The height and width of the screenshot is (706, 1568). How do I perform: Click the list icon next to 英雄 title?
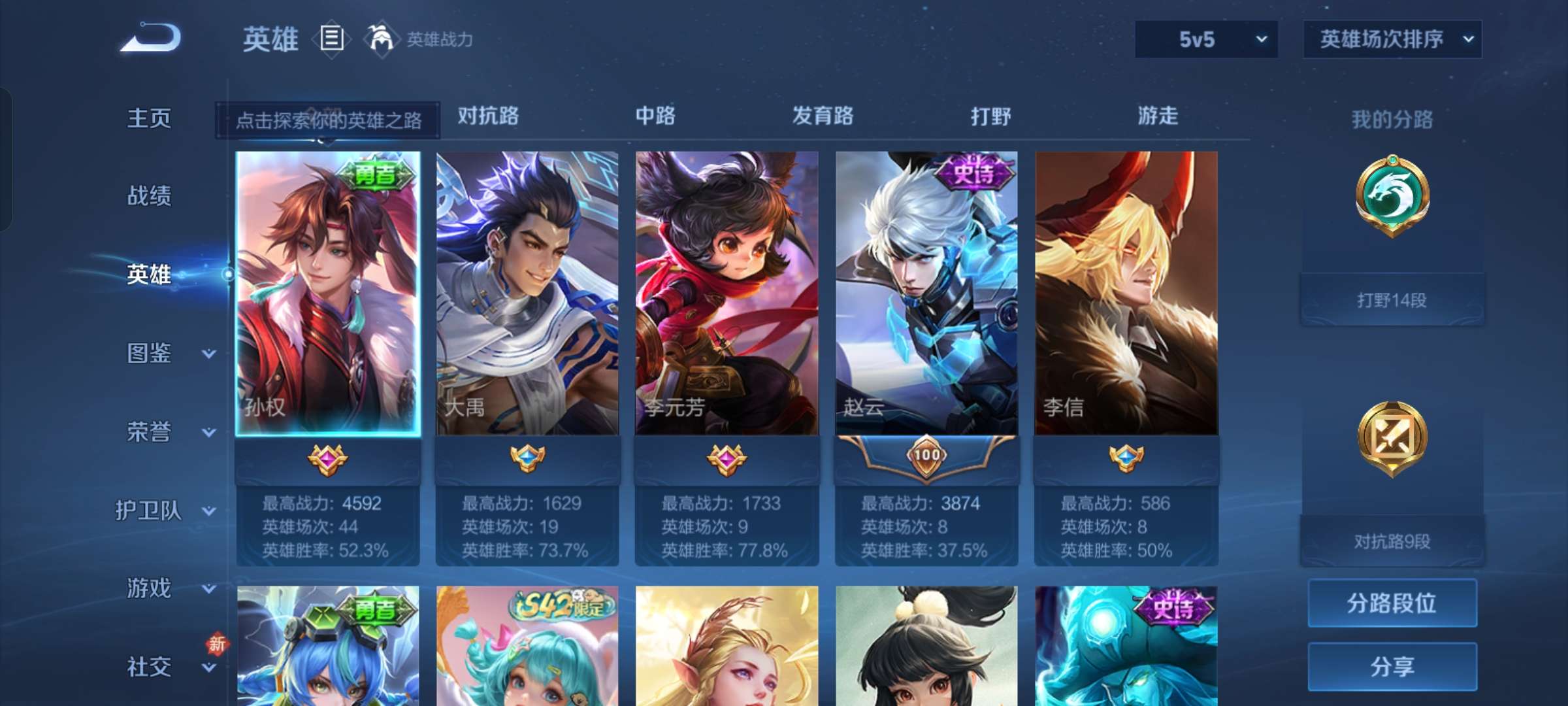(x=331, y=39)
